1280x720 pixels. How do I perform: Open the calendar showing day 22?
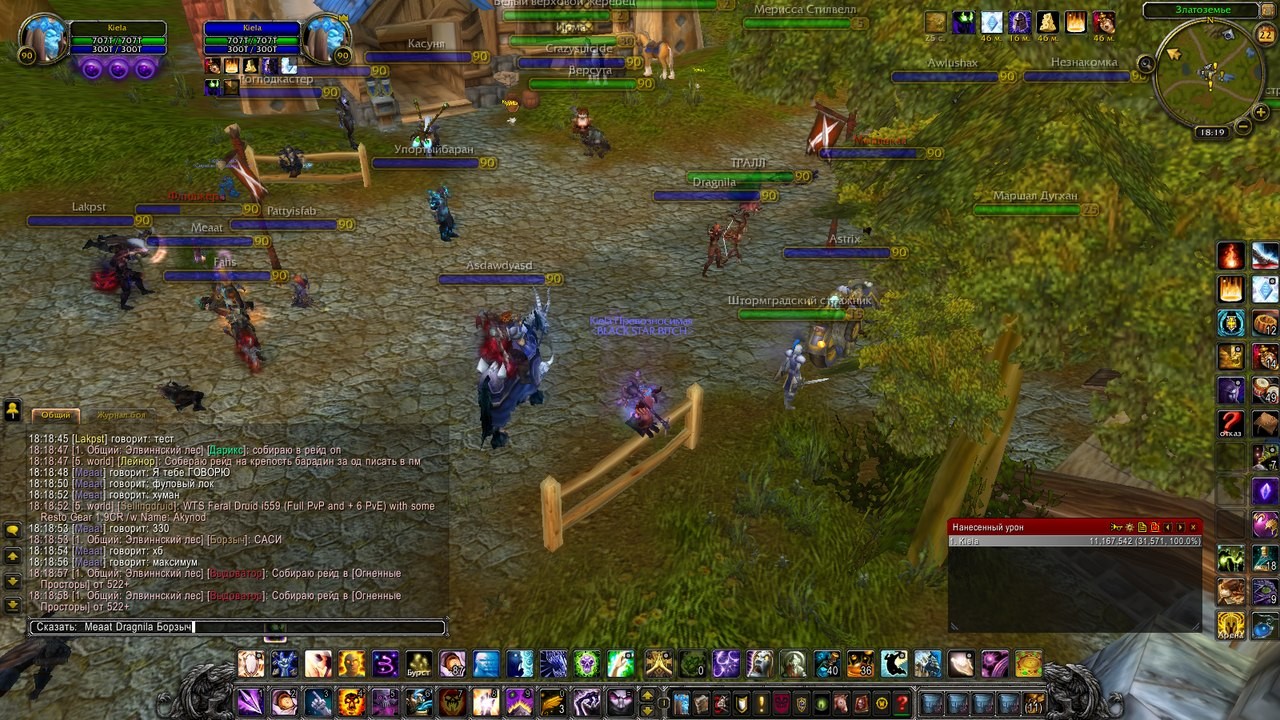tap(1265, 35)
